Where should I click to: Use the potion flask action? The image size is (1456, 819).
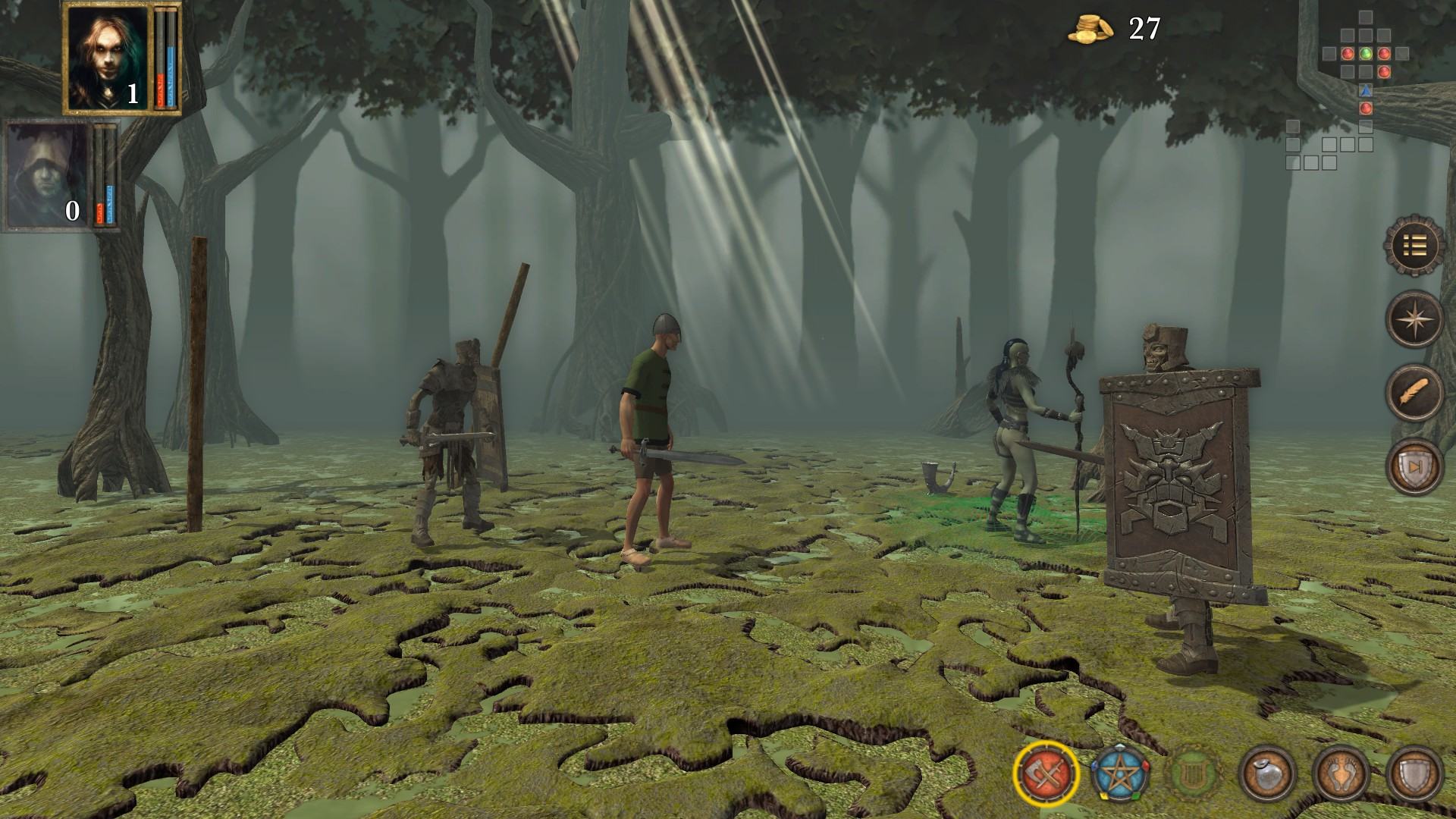(1267, 774)
